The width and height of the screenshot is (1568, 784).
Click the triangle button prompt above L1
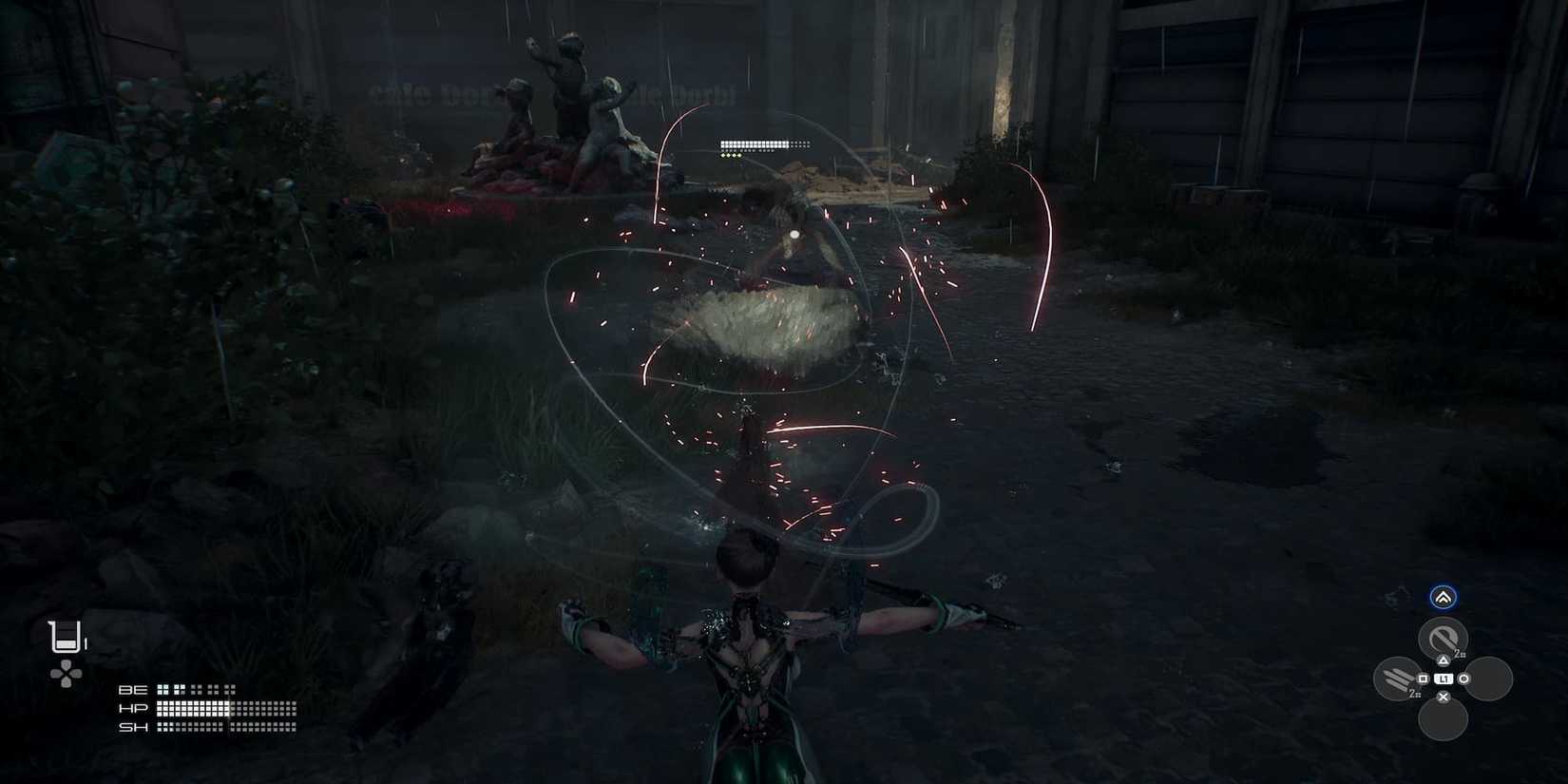1444,660
